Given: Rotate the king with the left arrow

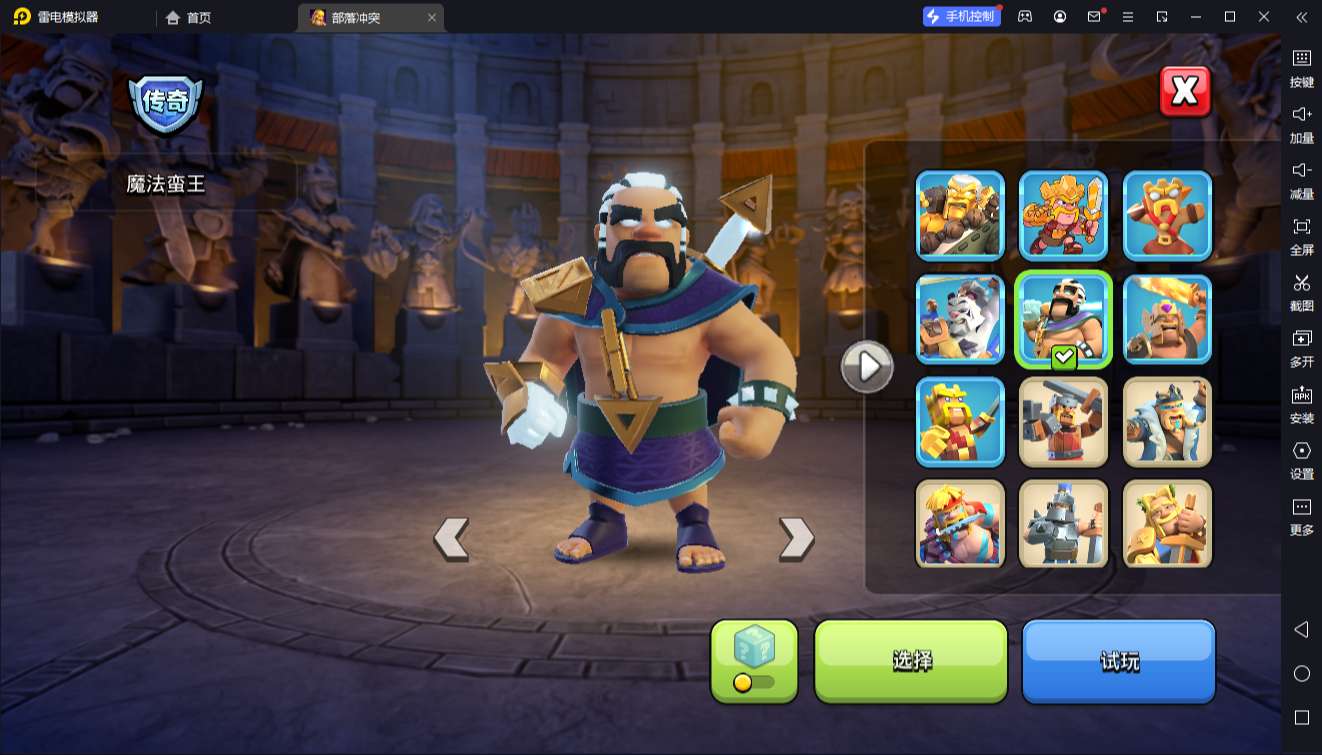Looking at the screenshot, I should click(451, 538).
